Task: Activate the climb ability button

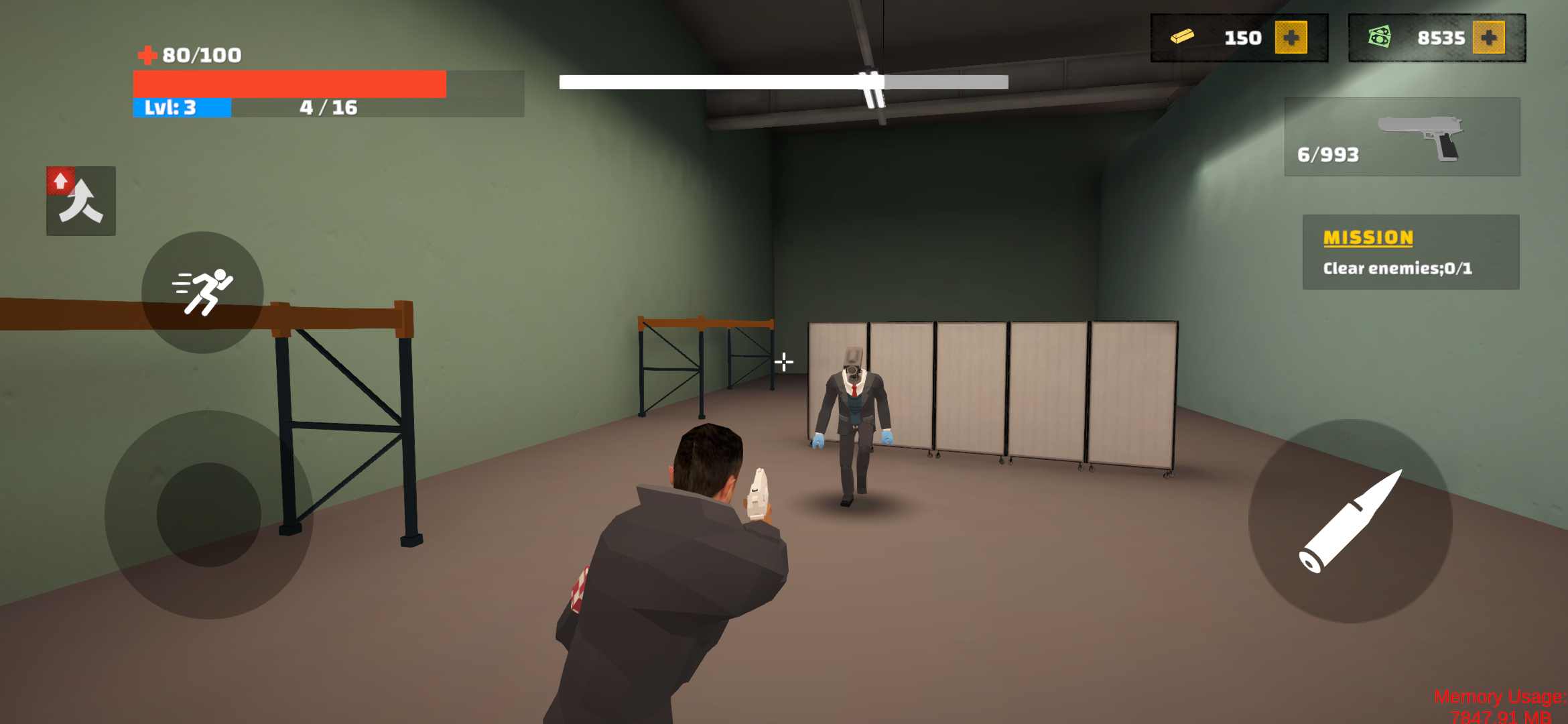Action: coord(80,199)
